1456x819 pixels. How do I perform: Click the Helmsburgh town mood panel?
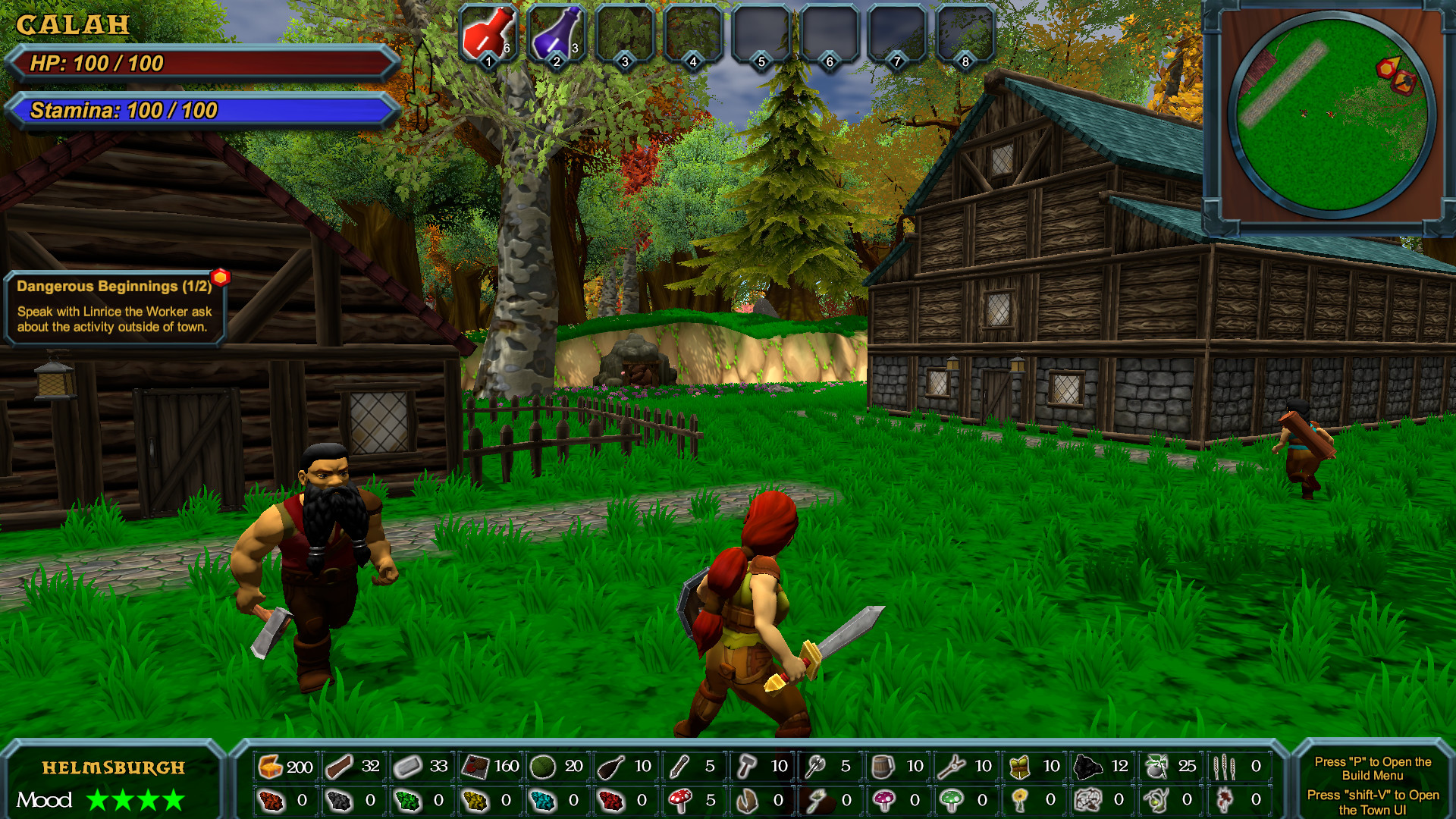[112, 783]
